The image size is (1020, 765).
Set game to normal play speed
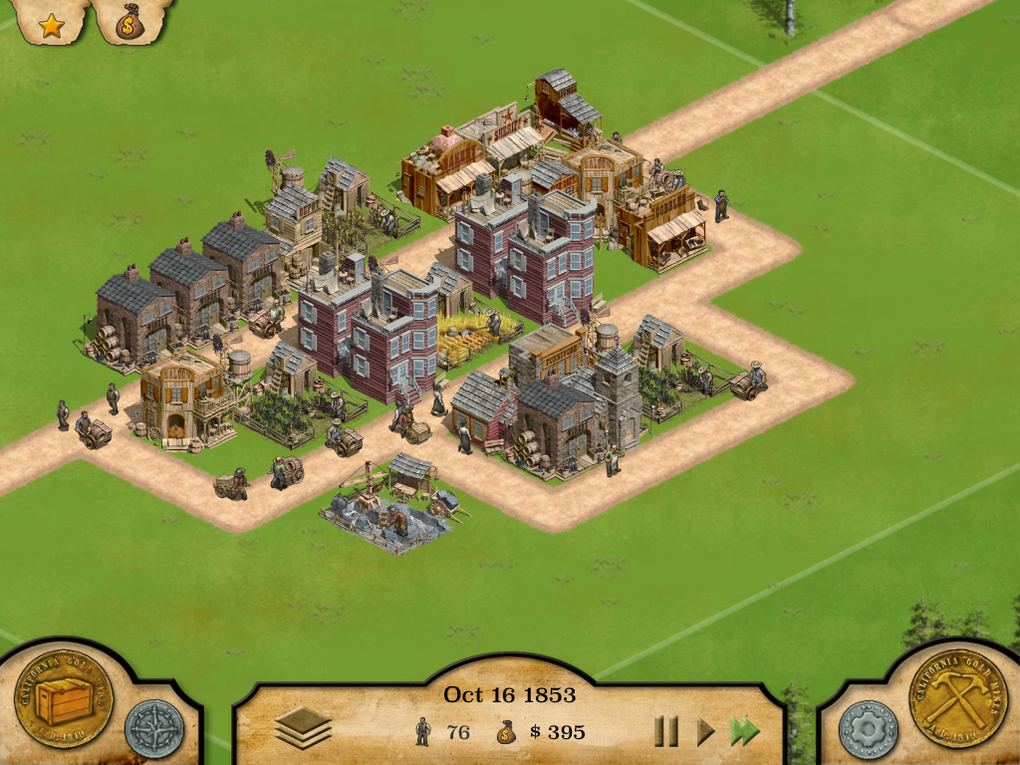point(706,732)
